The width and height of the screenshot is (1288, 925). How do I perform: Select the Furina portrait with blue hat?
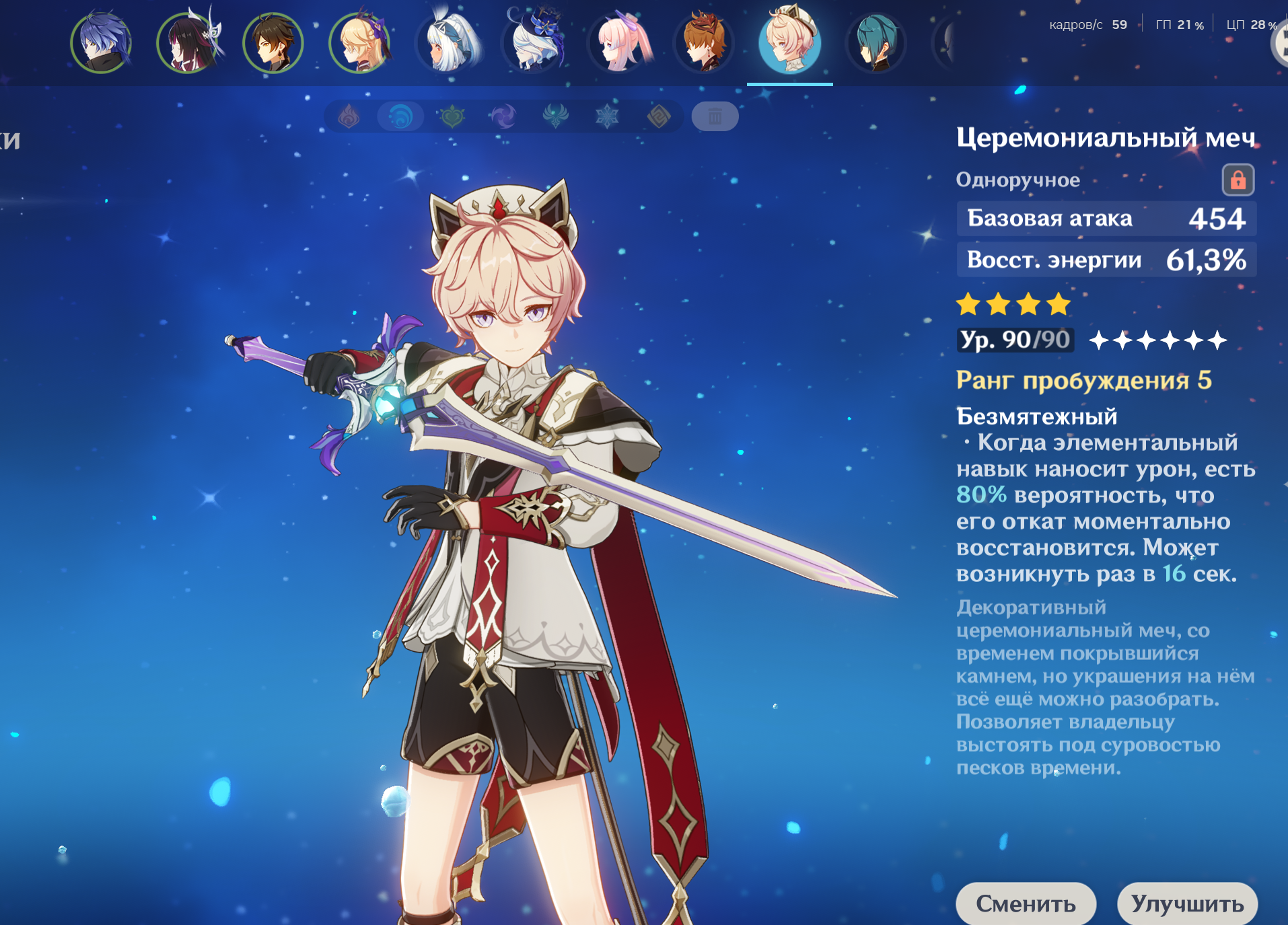(532, 43)
